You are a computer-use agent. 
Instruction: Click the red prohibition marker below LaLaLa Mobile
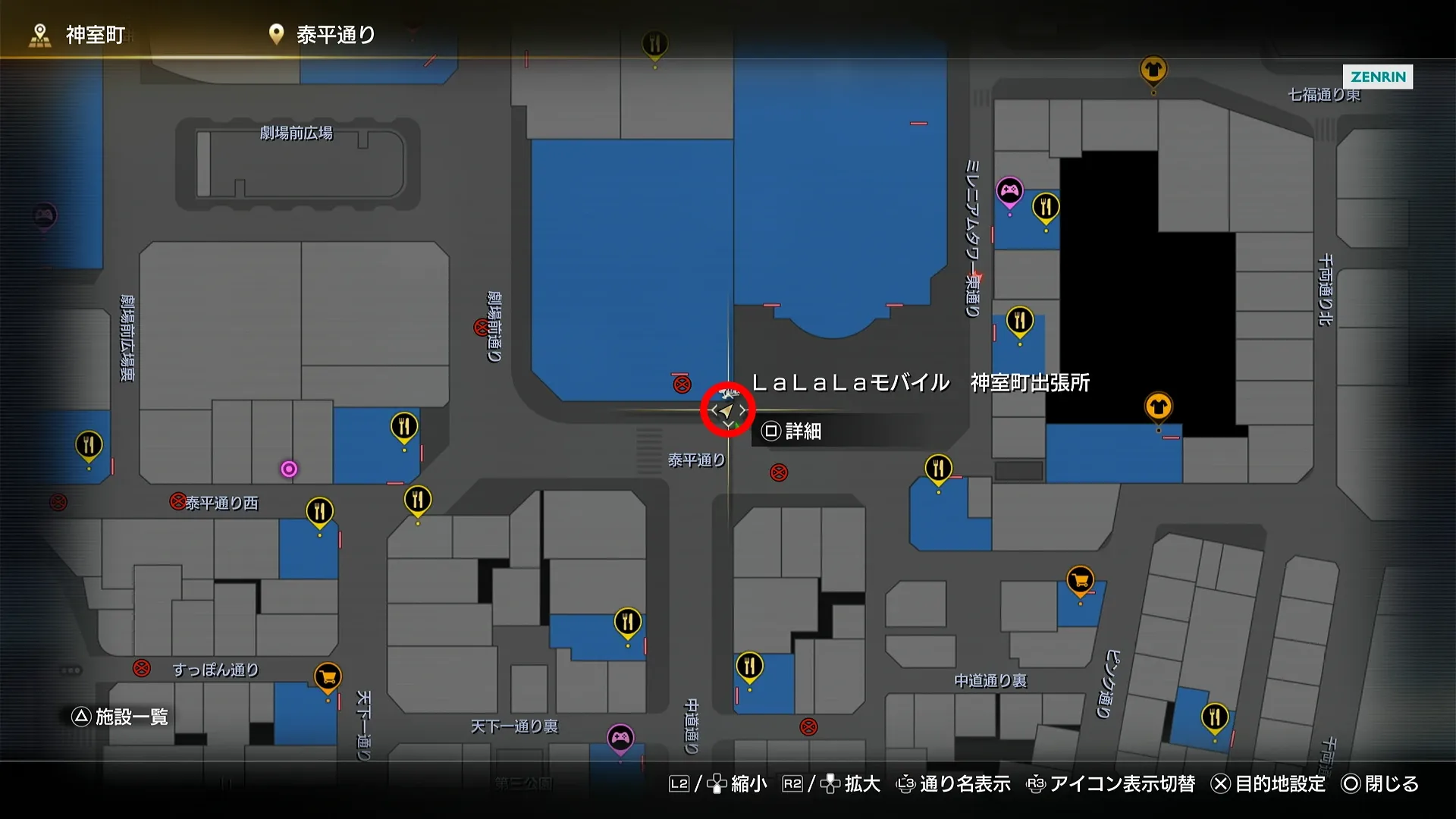(777, 472)
